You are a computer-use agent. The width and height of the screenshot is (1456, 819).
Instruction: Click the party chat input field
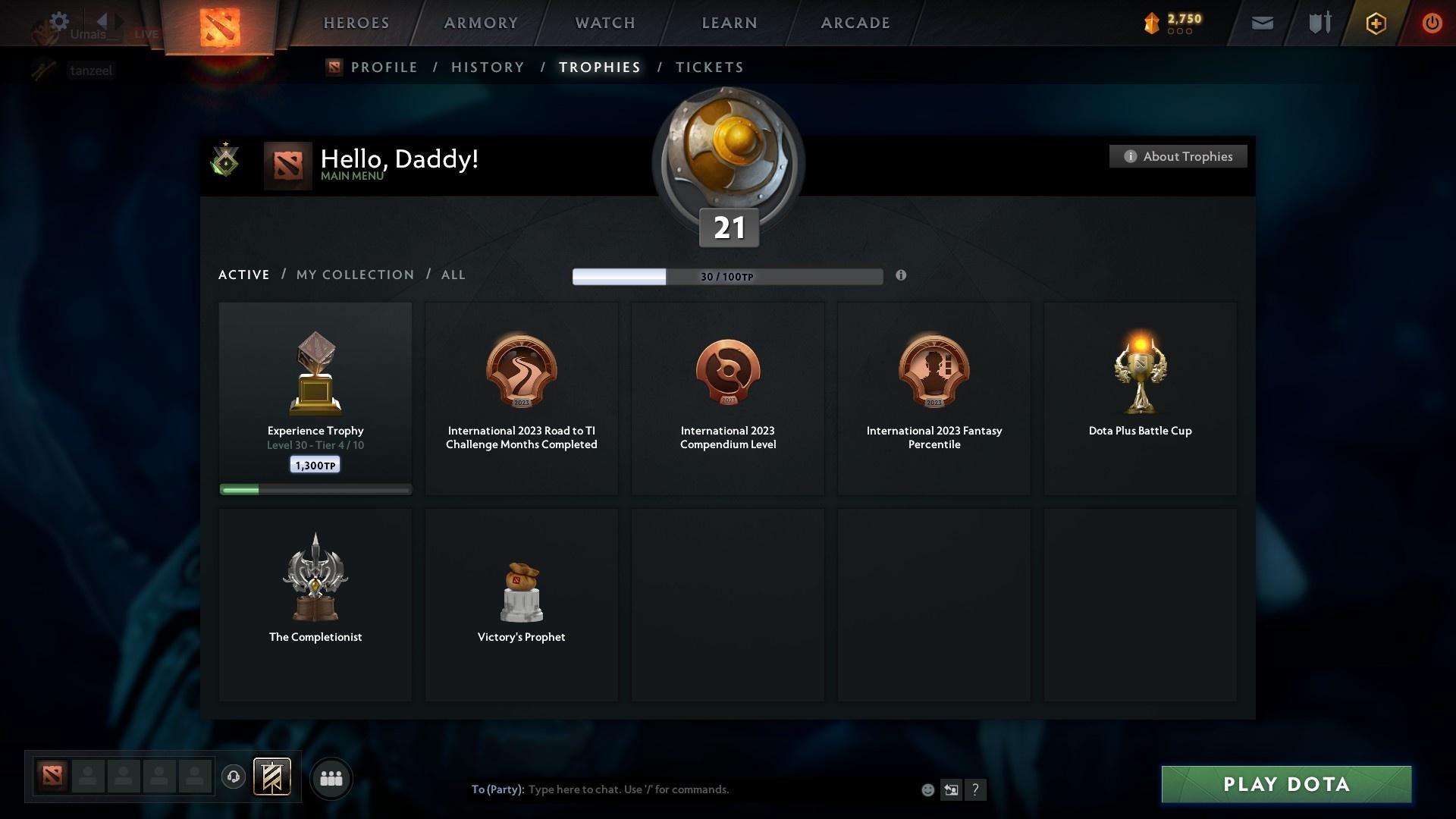pyautogui.click(x=645, y=789)
